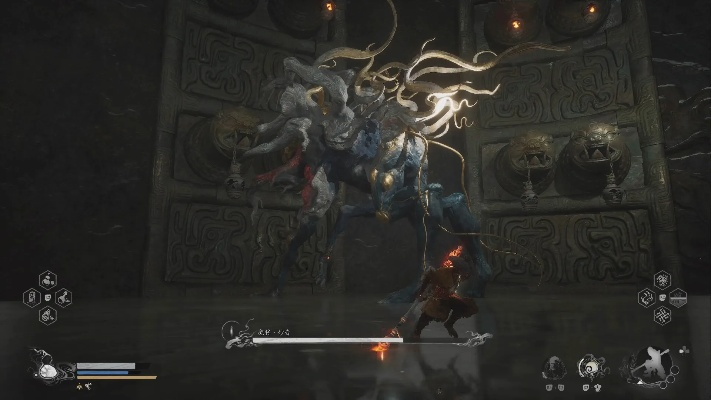Choose the right-hand item in the left hexagon wheel
Image resolution: width=711 pixels, height=400 pixels.
[x=62, y=297]
